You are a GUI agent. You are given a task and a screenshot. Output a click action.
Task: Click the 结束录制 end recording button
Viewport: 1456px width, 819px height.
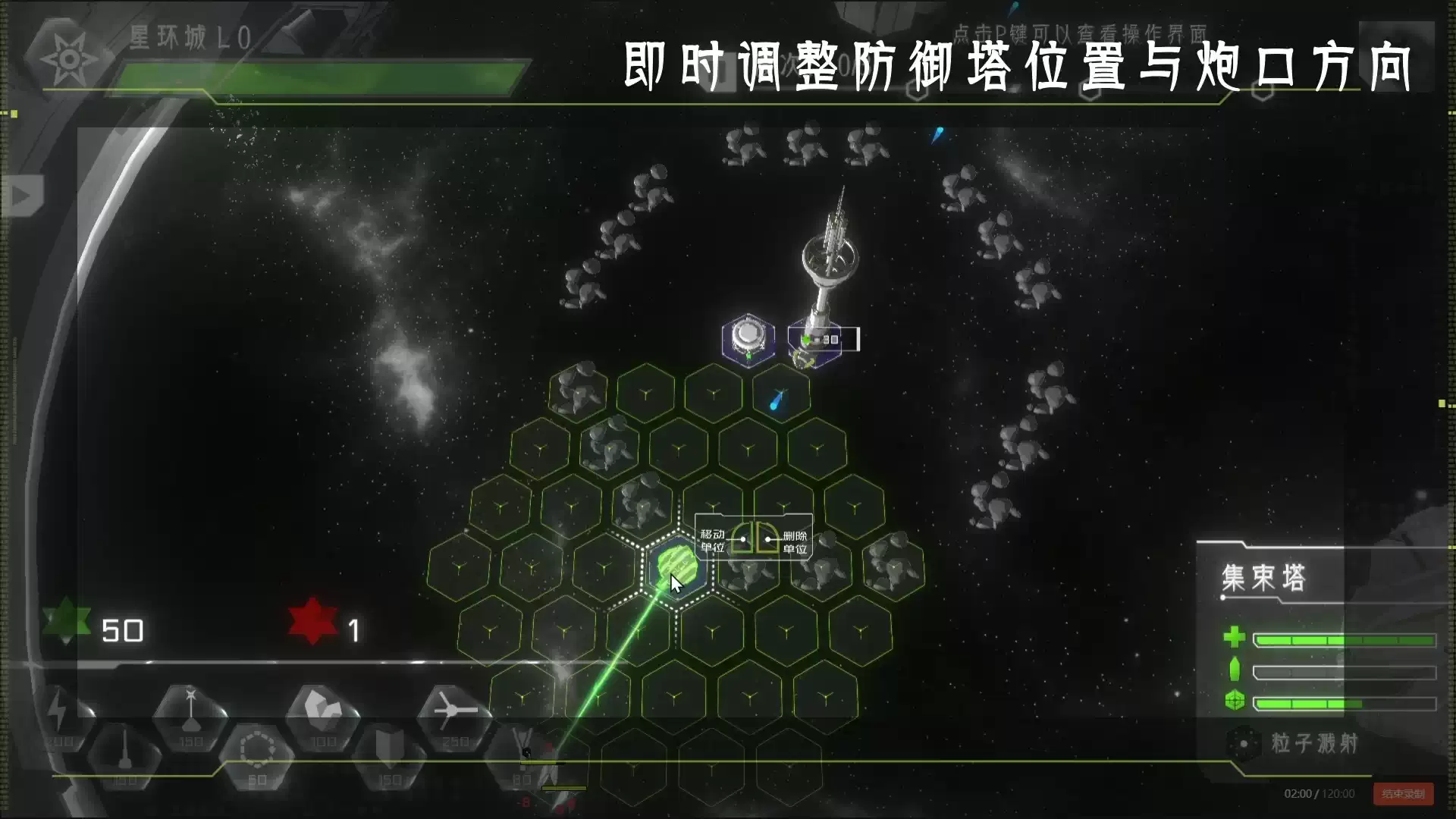click(x=1402, y=792)
